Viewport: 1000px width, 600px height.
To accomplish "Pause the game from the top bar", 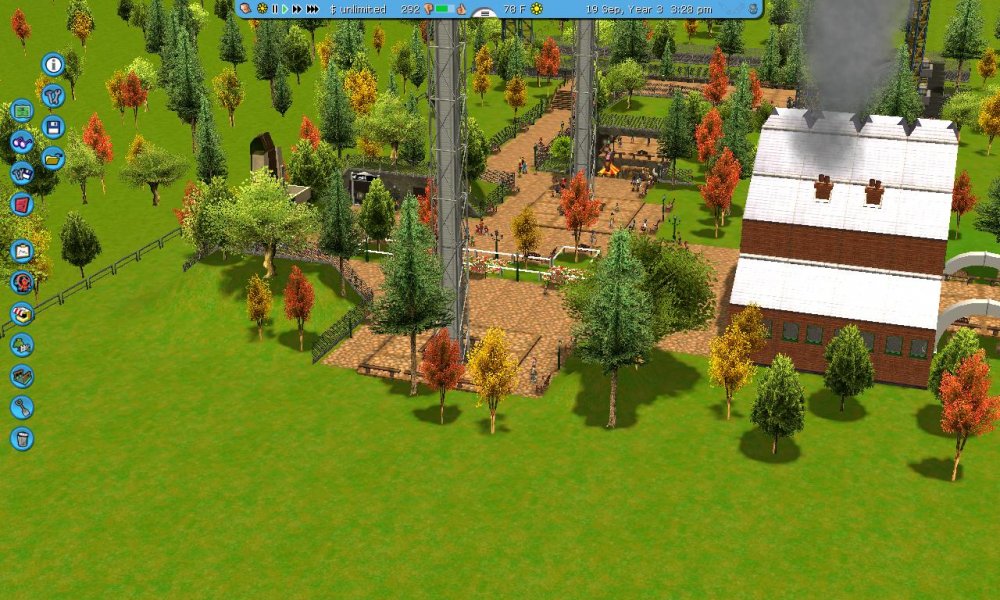I will tap(275, 9).
